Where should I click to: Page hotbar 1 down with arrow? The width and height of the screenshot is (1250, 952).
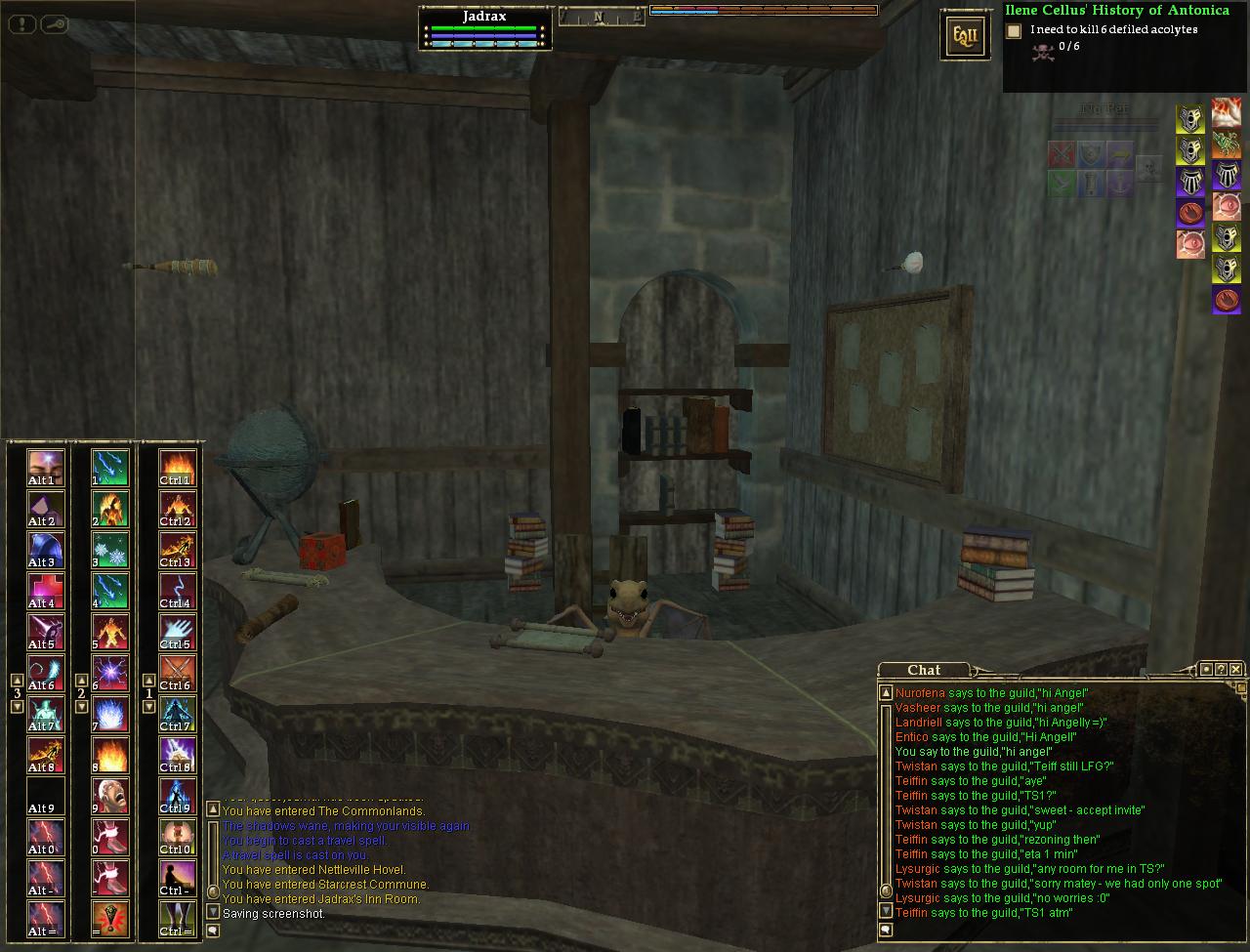pos(148,706)
